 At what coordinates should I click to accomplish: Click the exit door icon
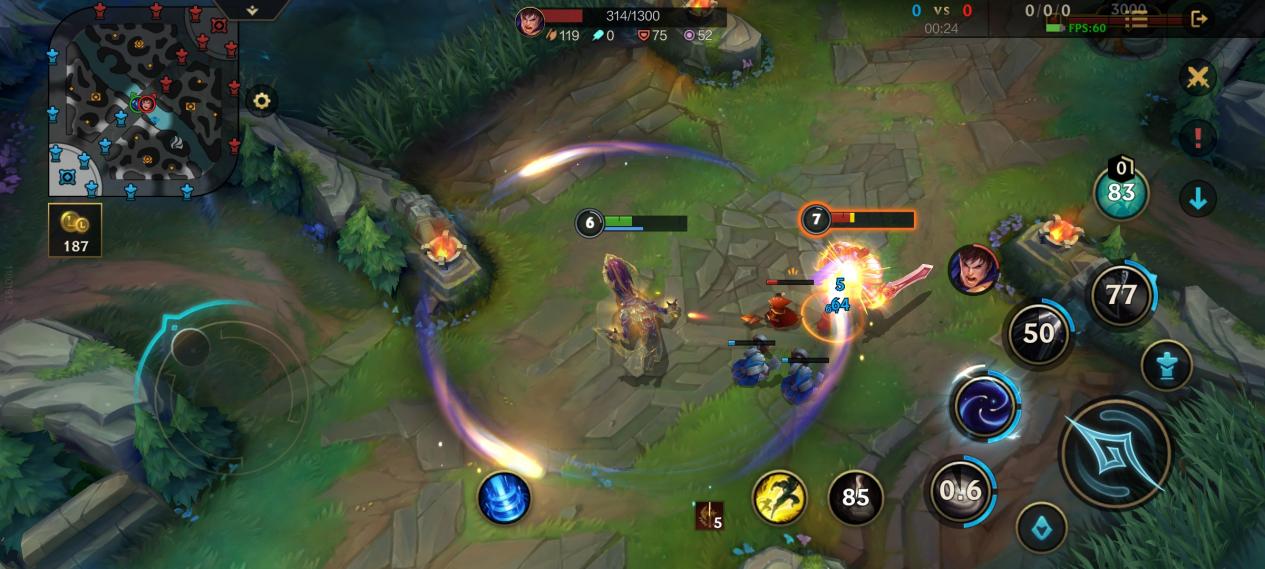[1199, 18]
